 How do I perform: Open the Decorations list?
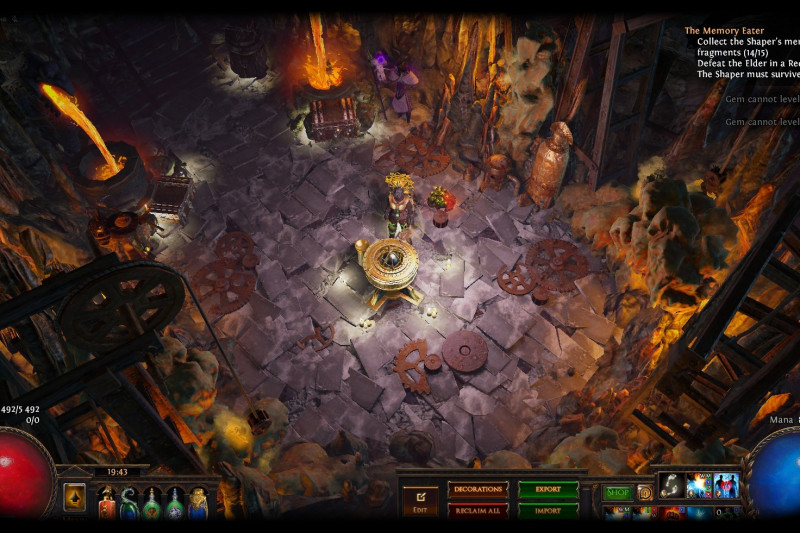click(478, 489)
